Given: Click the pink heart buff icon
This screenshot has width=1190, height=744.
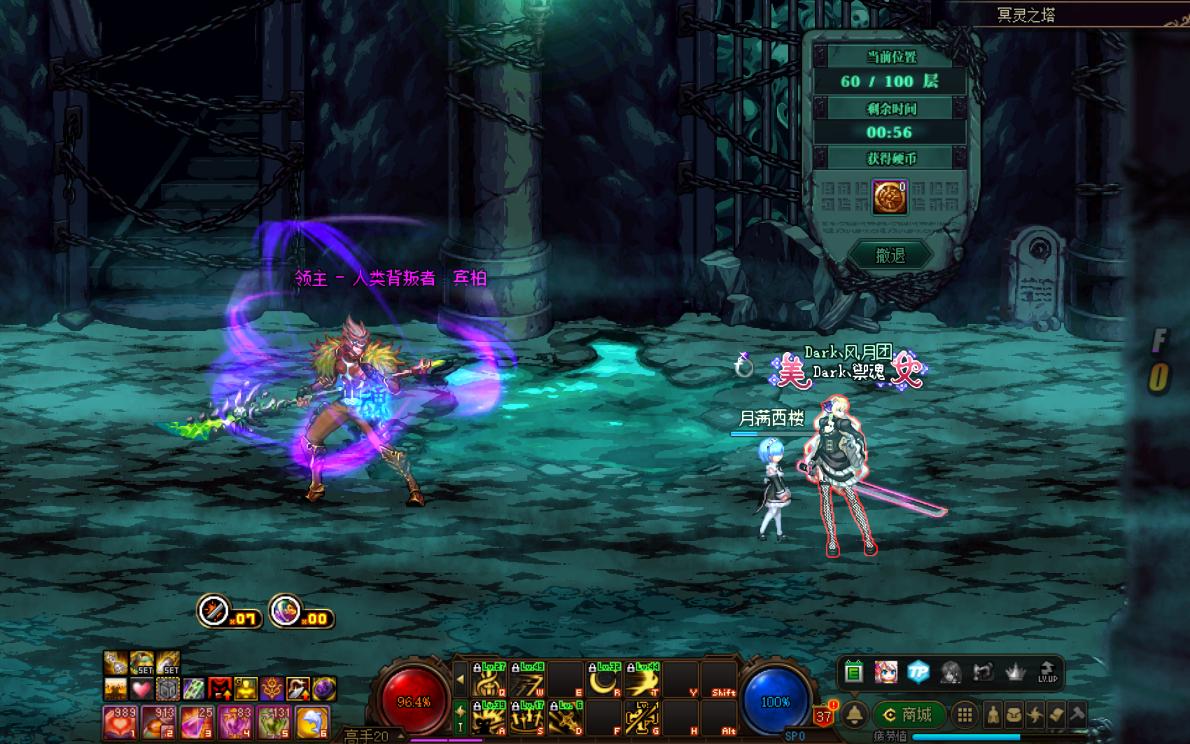Looking at the screenshot, I should click(x=142, y=689).
